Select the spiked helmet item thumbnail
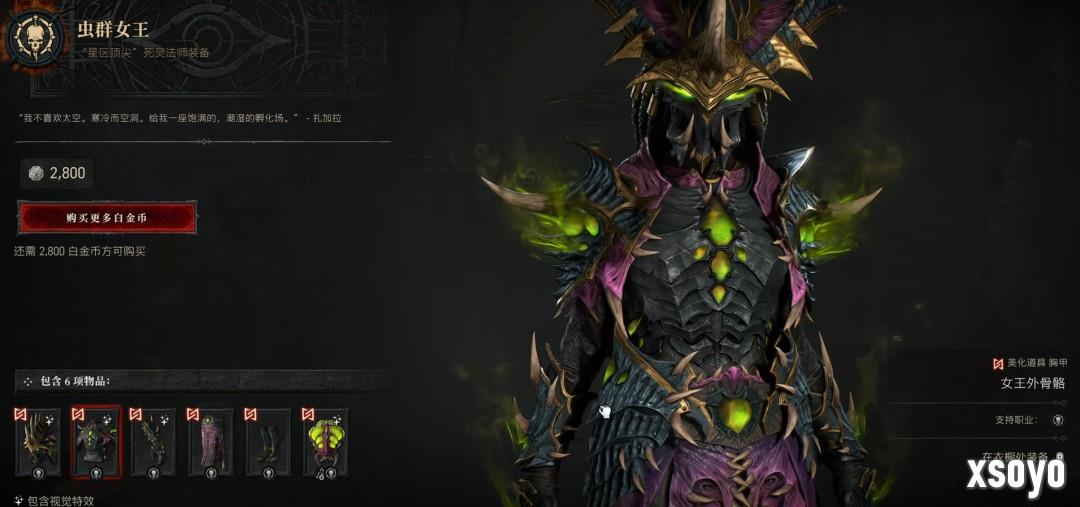The image size is (1080, 507). coord(38,443)
